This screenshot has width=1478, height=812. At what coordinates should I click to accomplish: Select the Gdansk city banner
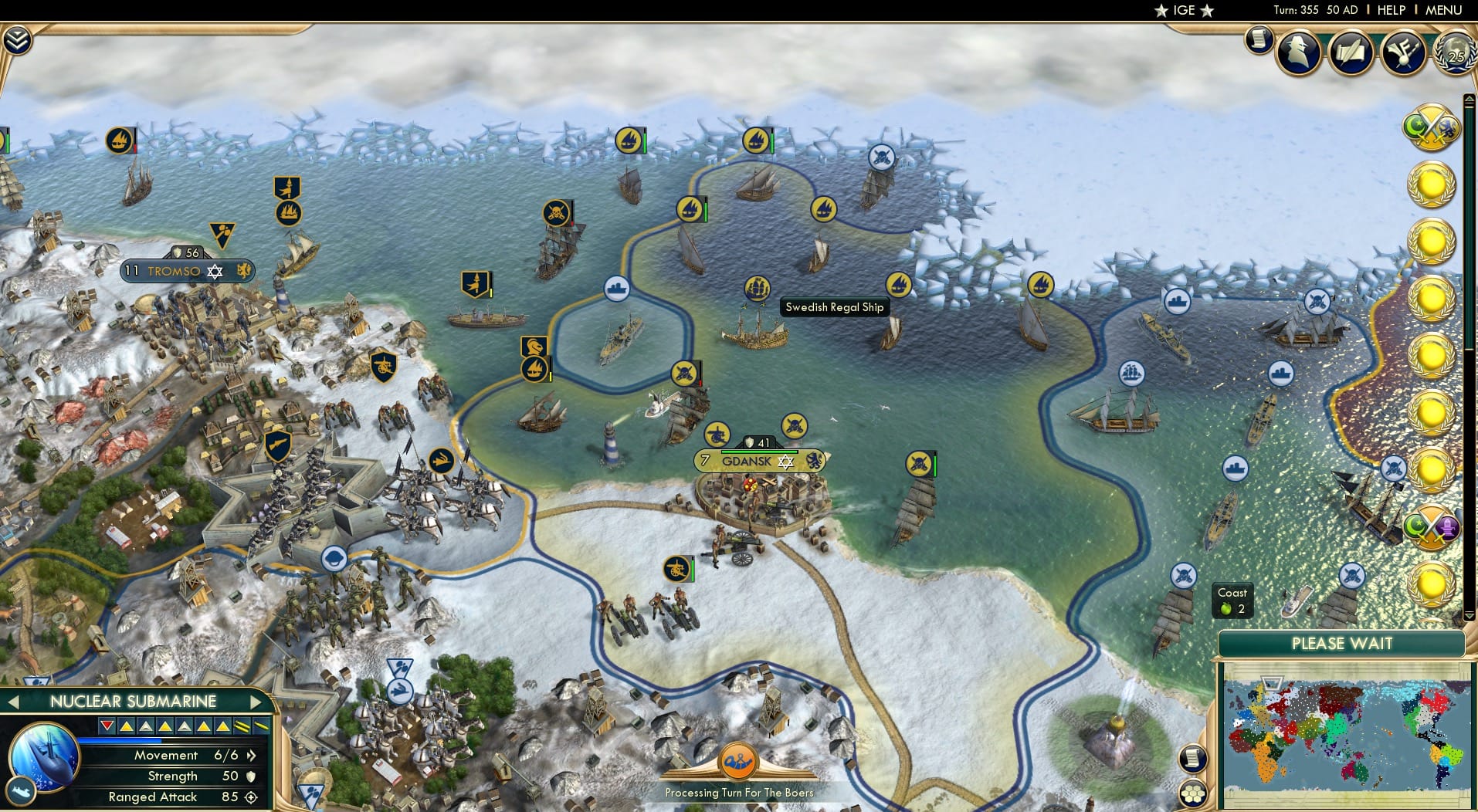758,461
